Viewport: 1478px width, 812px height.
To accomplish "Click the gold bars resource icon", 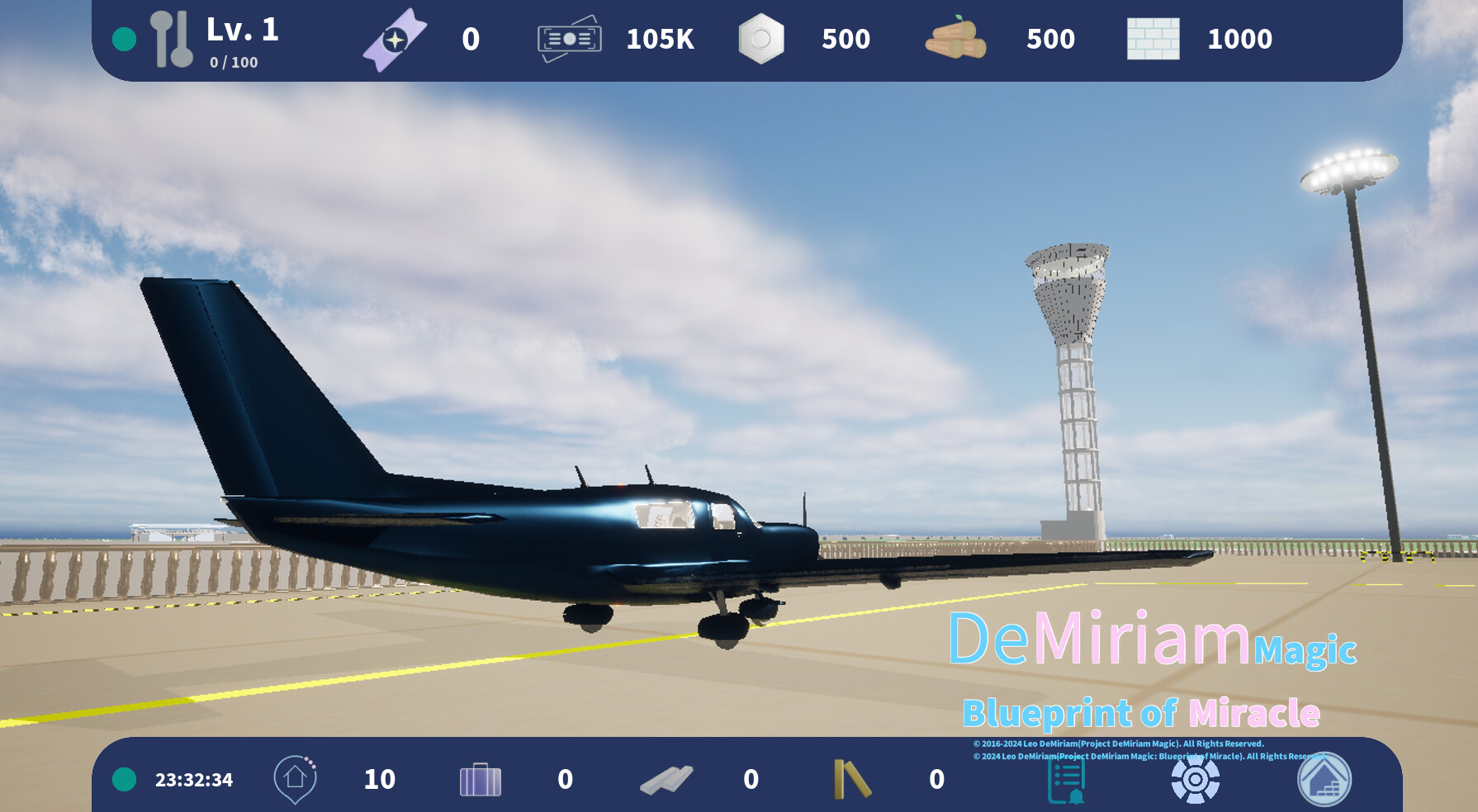I will [x=853, y=778].
